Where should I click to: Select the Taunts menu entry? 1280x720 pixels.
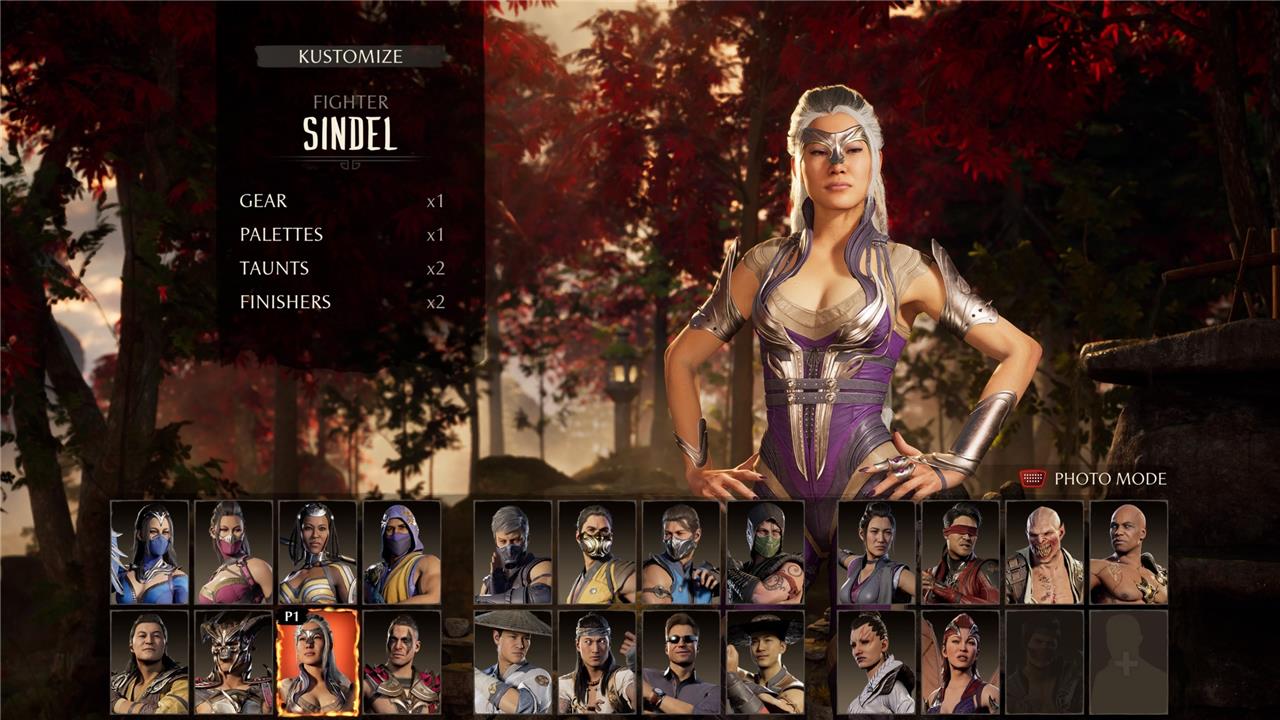[x=274, y=268]
